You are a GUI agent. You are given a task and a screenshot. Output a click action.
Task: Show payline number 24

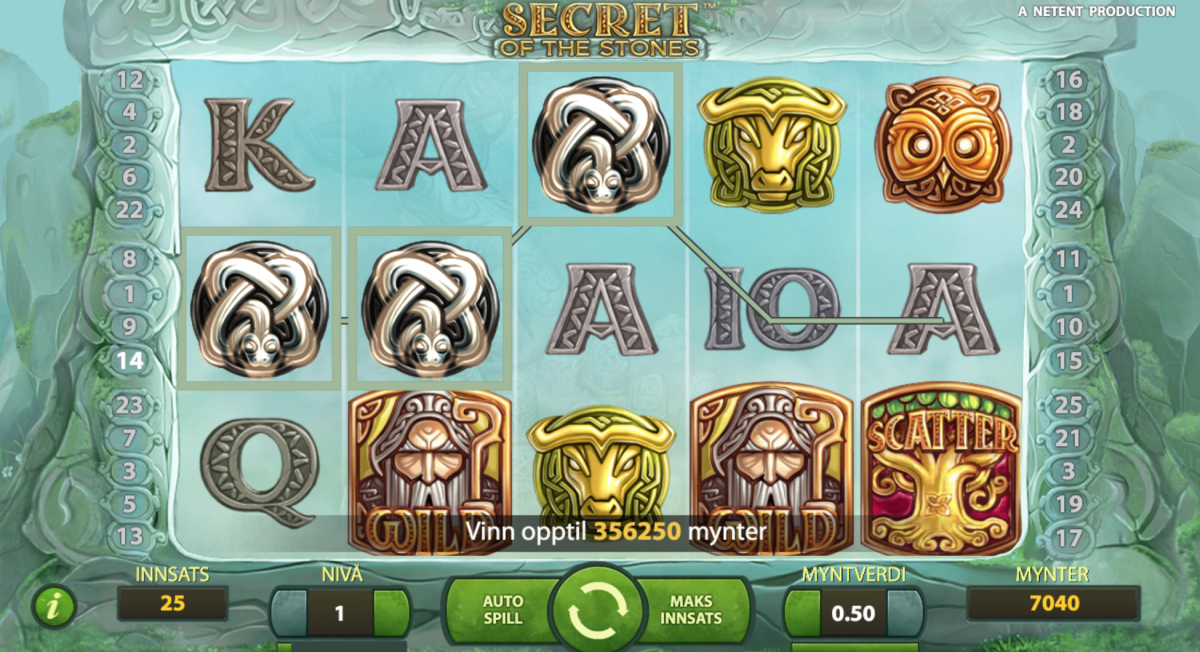click(1069, 210)
